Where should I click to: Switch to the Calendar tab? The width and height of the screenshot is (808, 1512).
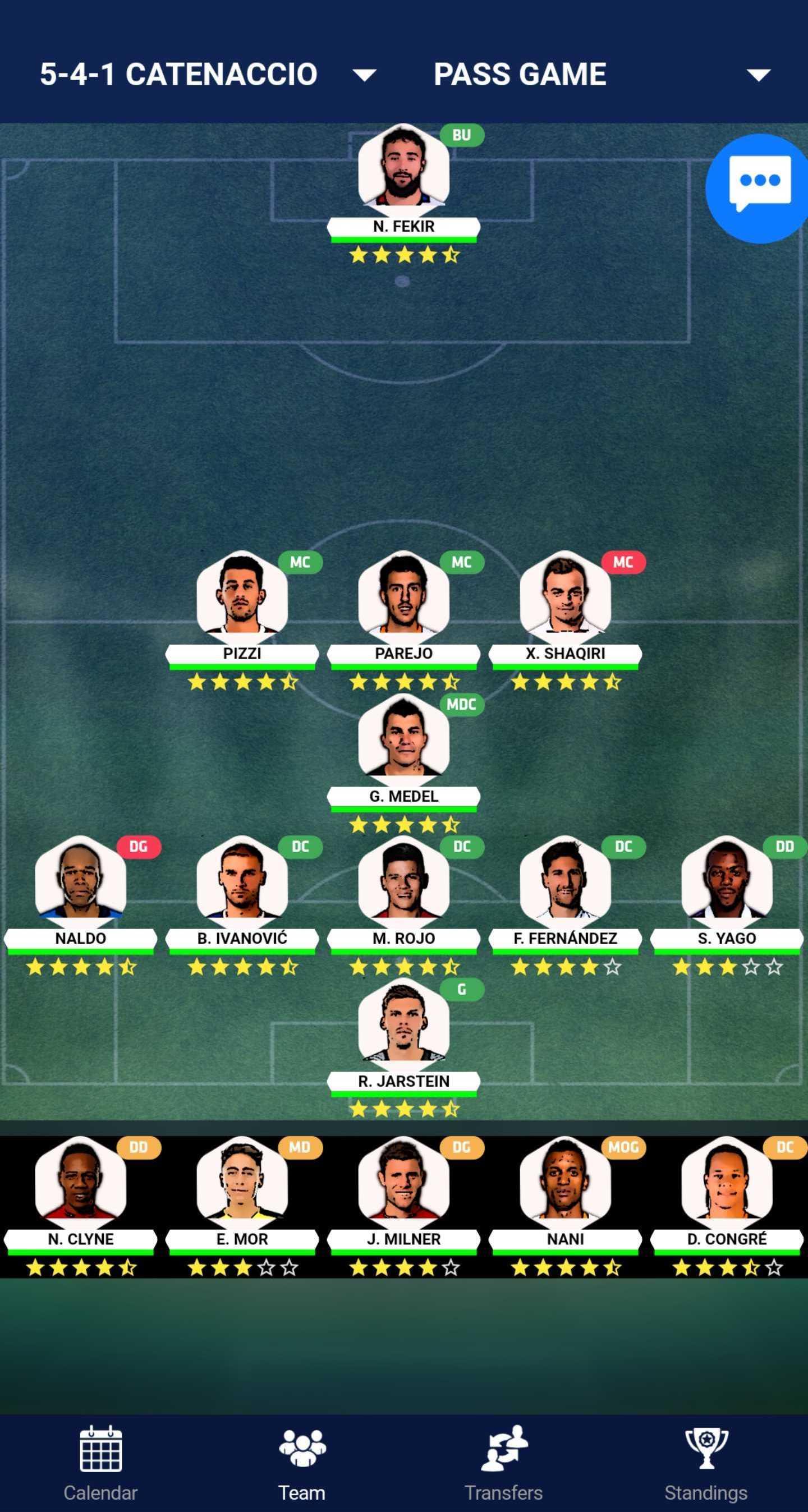100,1463
